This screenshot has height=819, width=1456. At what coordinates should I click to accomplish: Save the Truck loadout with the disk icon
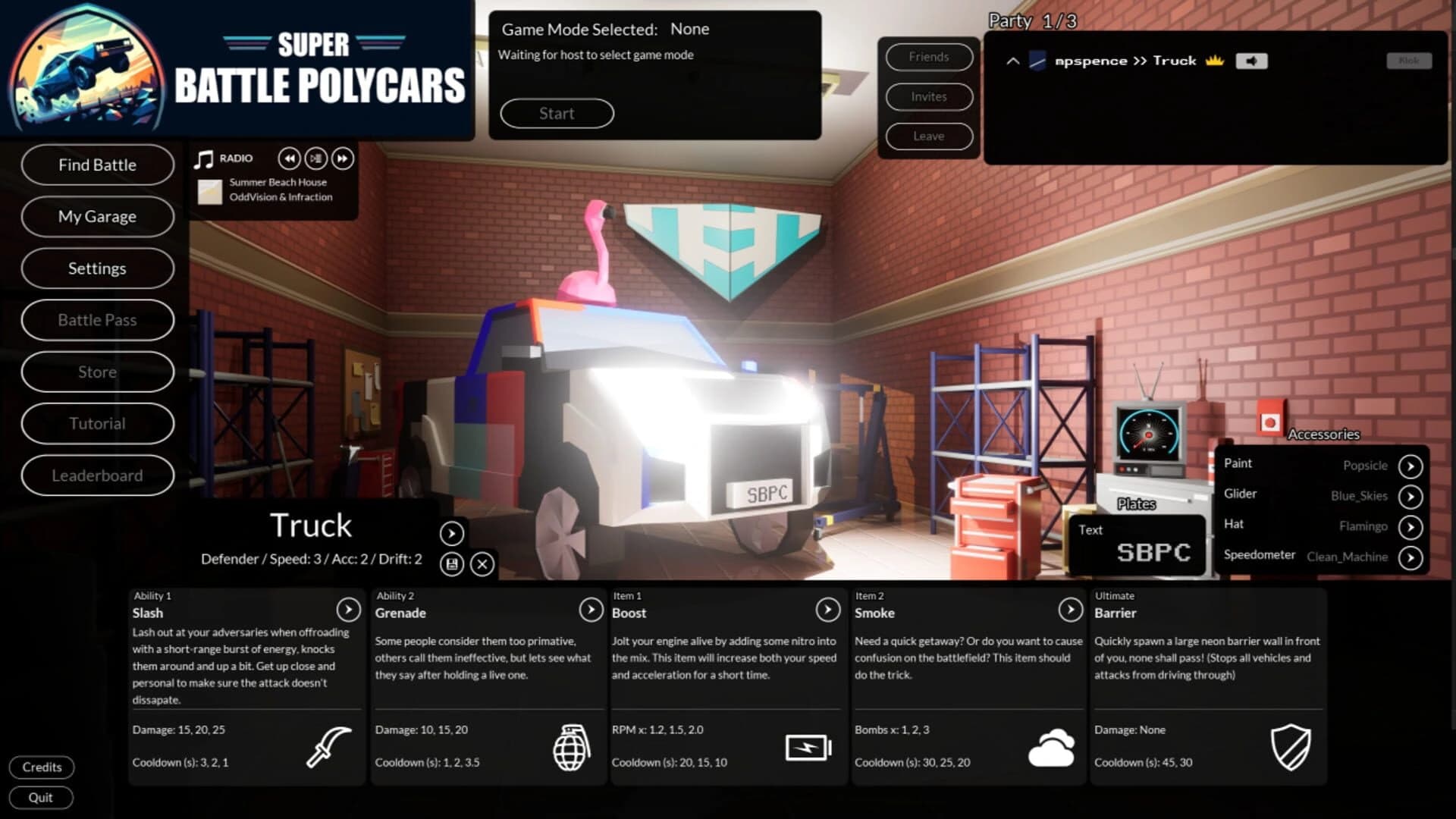pyautogui.click(x=452, y=562)
